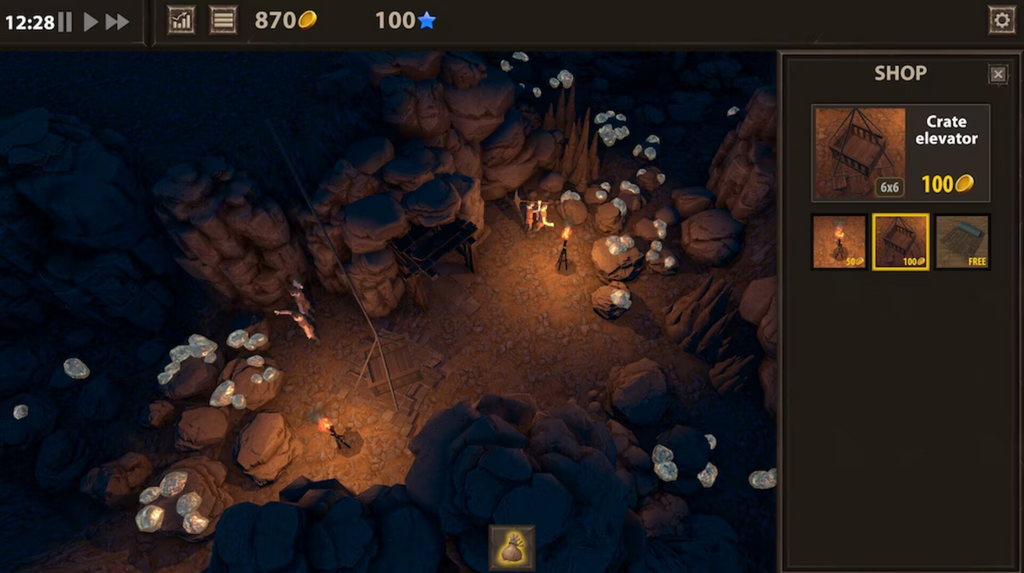Set game speed to normal play

90,21
